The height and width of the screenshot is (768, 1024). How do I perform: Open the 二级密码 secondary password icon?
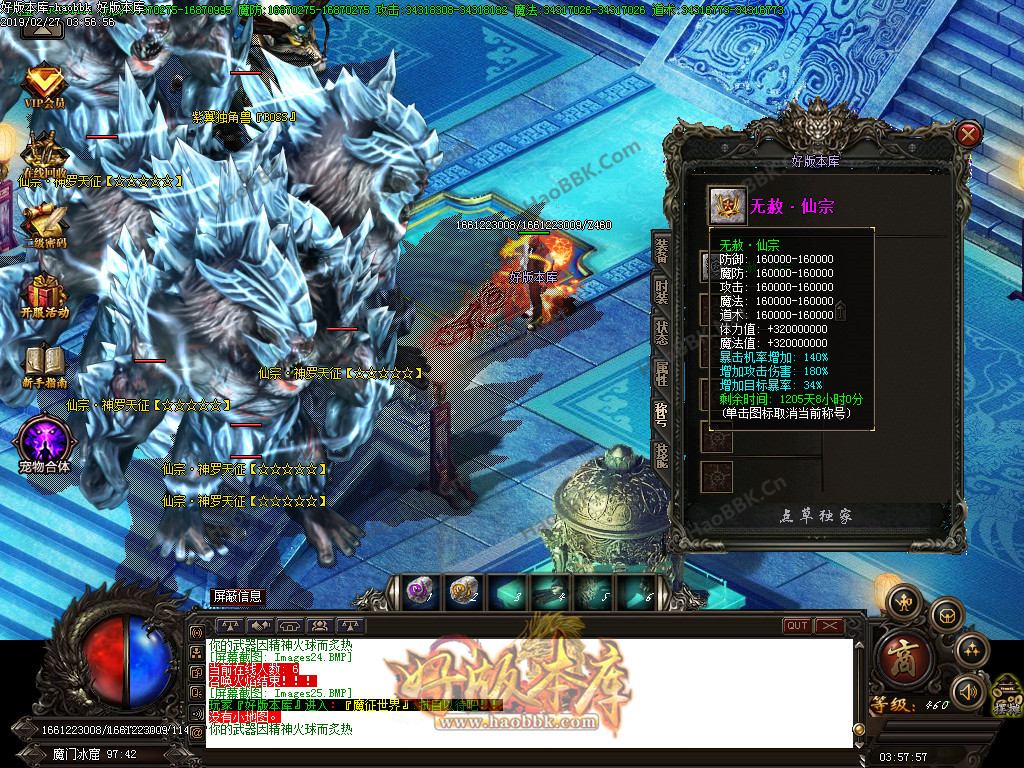[44, 222]
